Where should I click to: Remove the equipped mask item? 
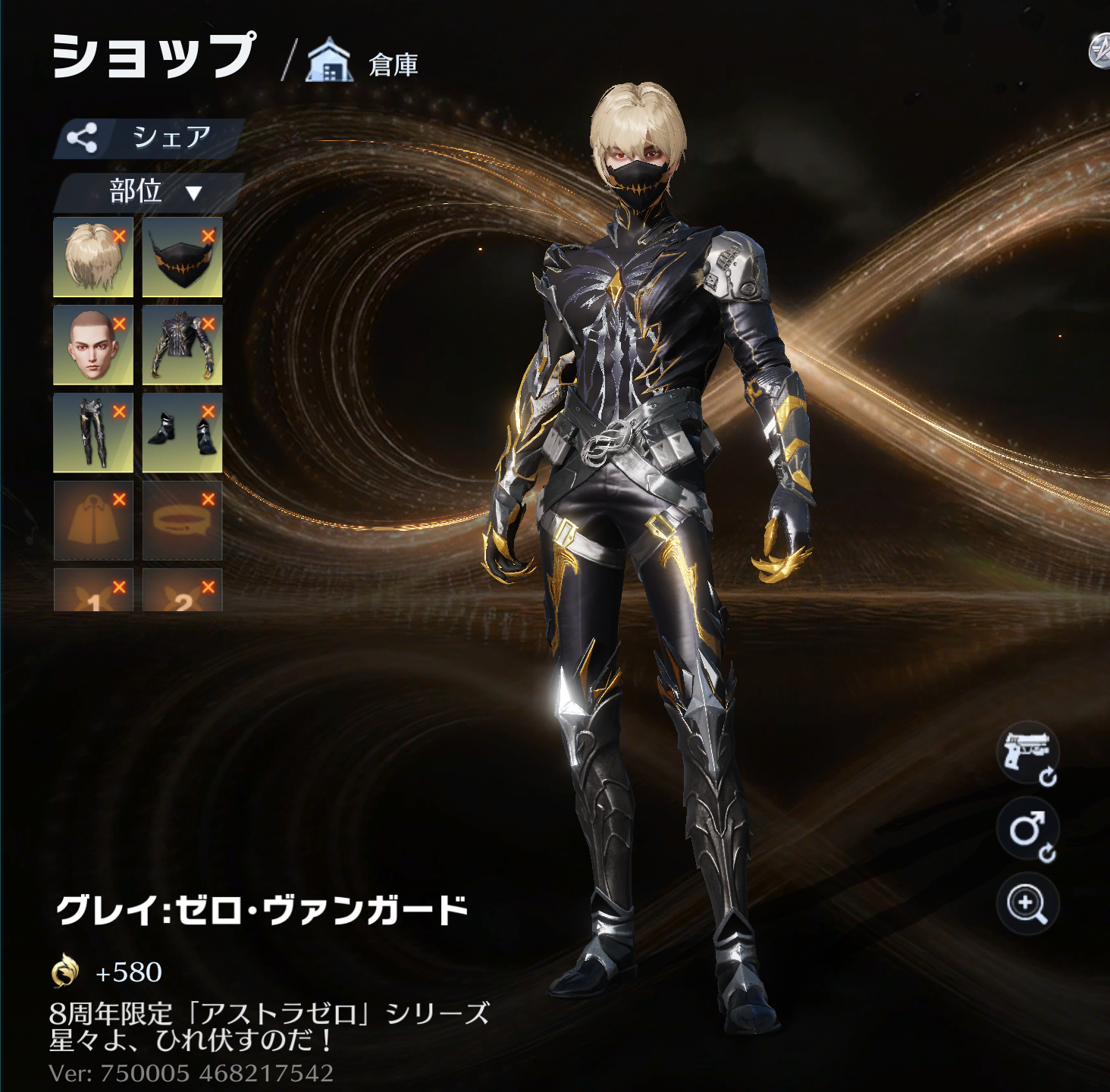coord(209,237)
